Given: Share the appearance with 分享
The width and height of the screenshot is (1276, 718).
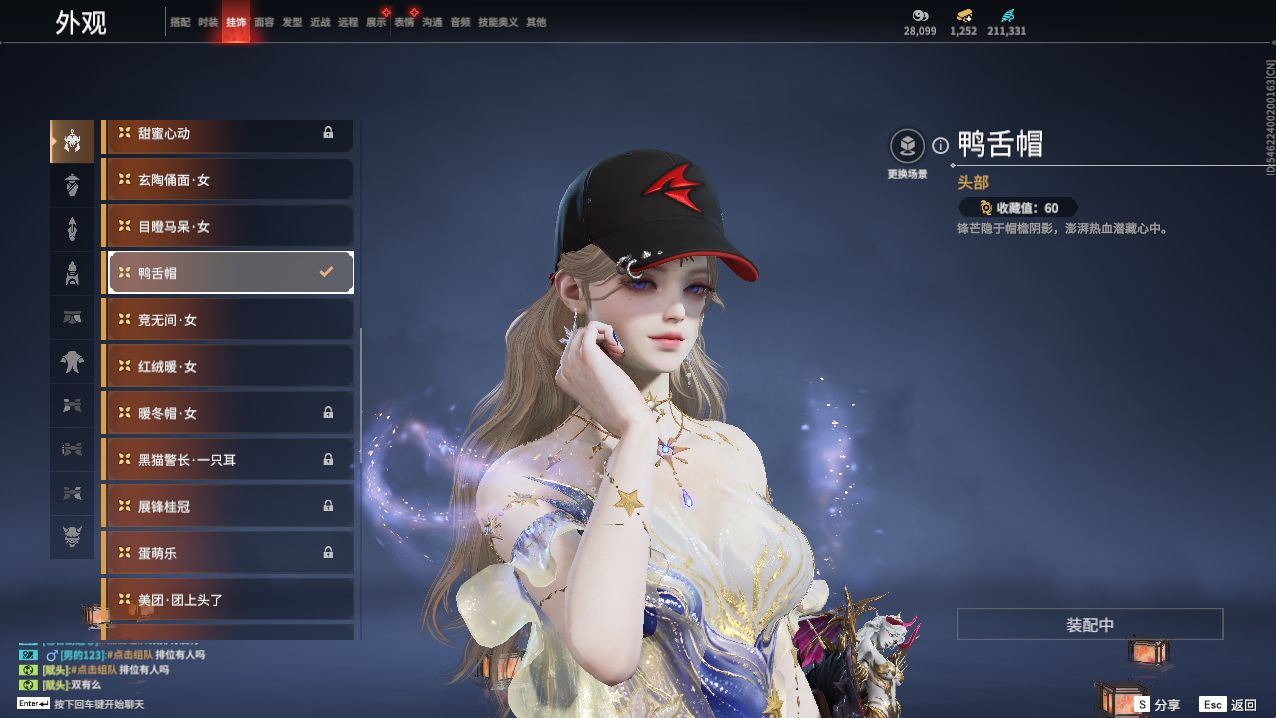Looking at the screenshot, I should (1156, 705).
